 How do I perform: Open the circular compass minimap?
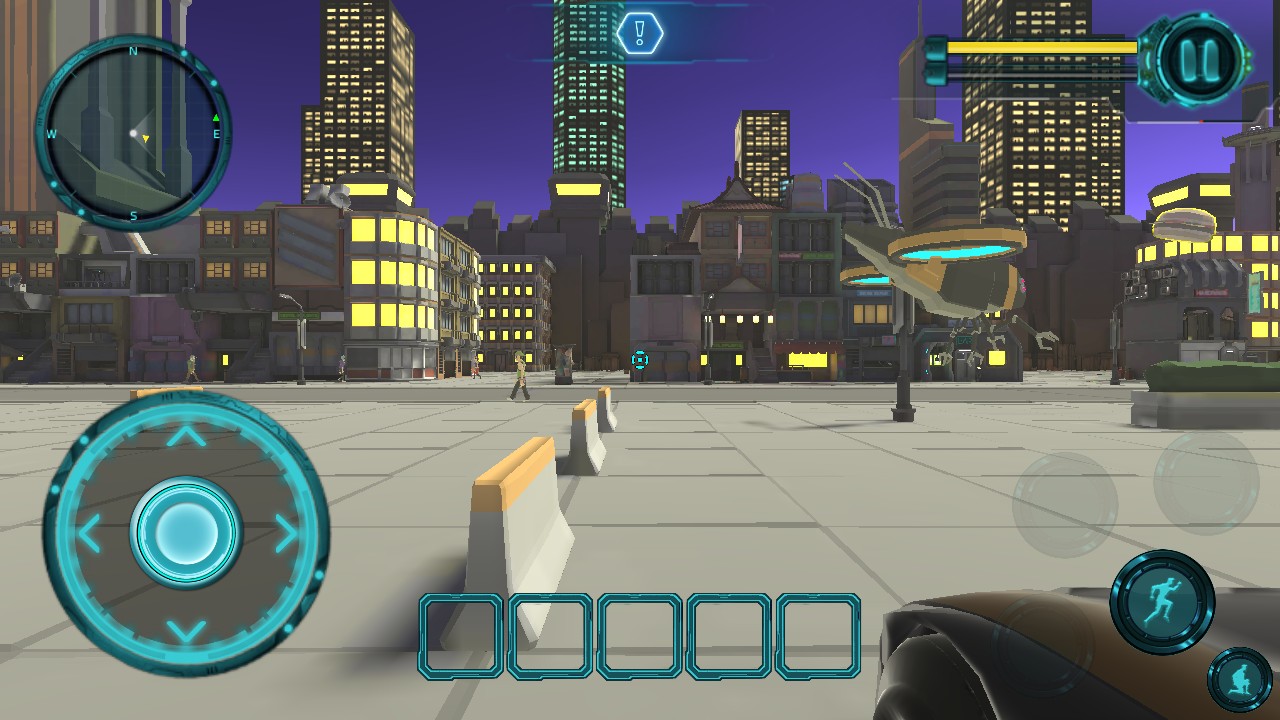[133, 132]
